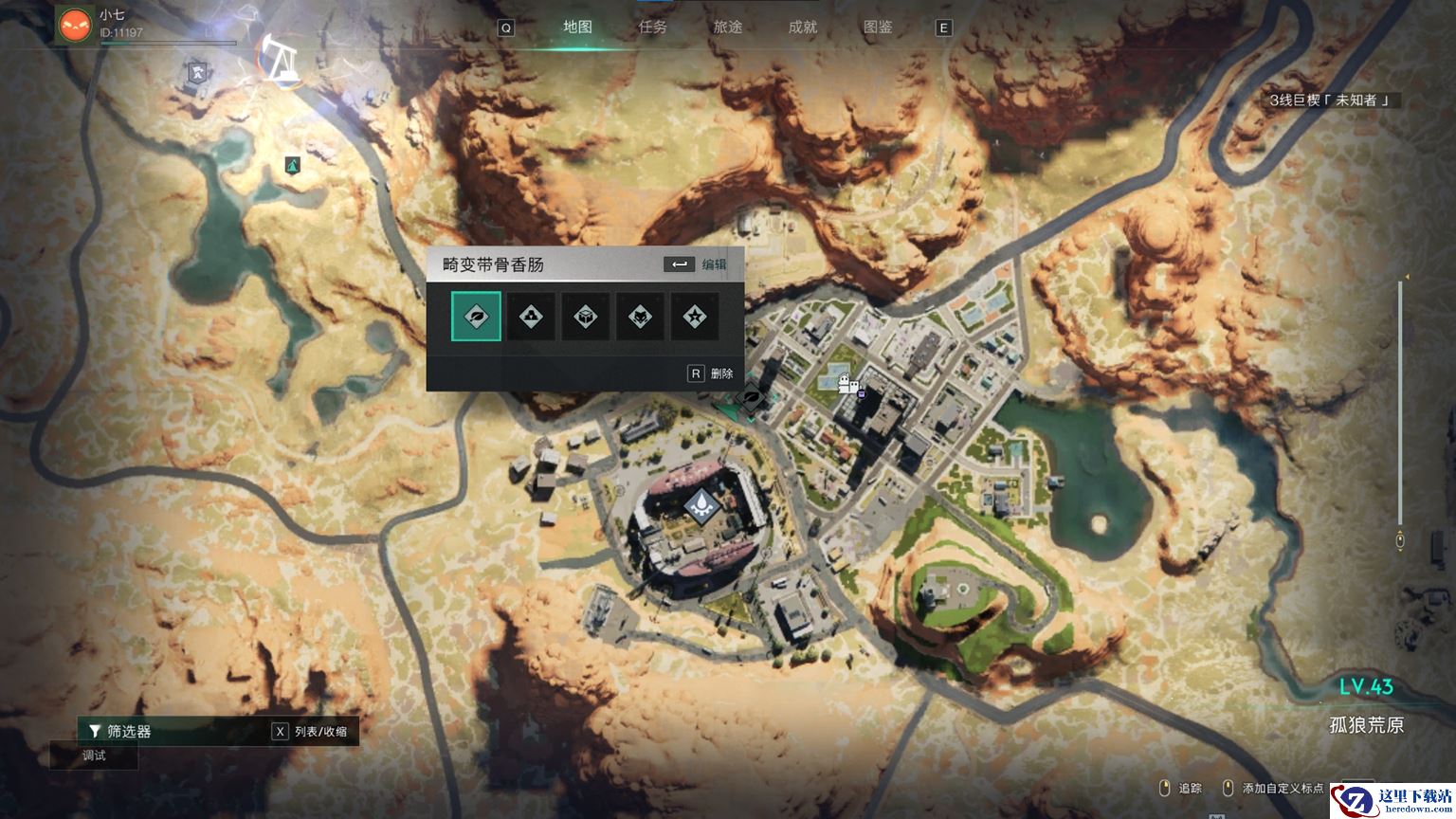Open the 图鉴 (codex) tab

(x=878, y=27)
